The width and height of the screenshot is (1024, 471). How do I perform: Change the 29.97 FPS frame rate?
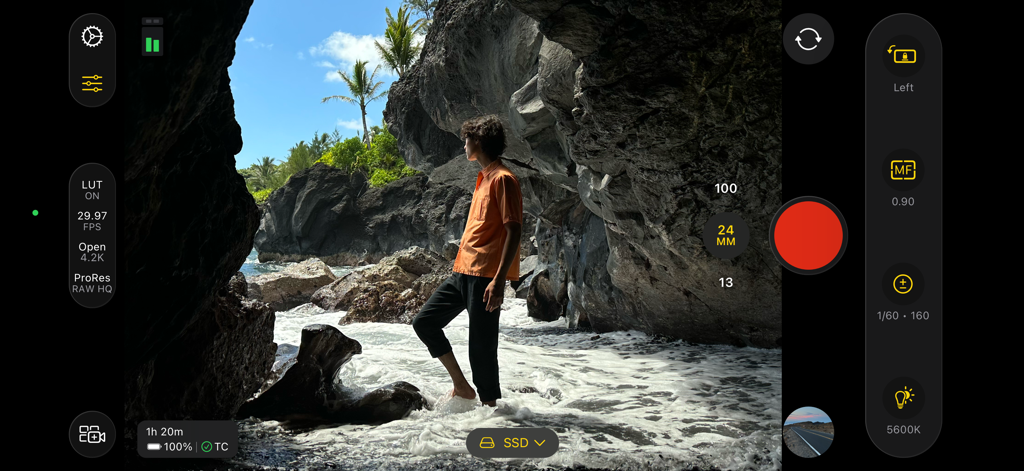pos(92,220)
